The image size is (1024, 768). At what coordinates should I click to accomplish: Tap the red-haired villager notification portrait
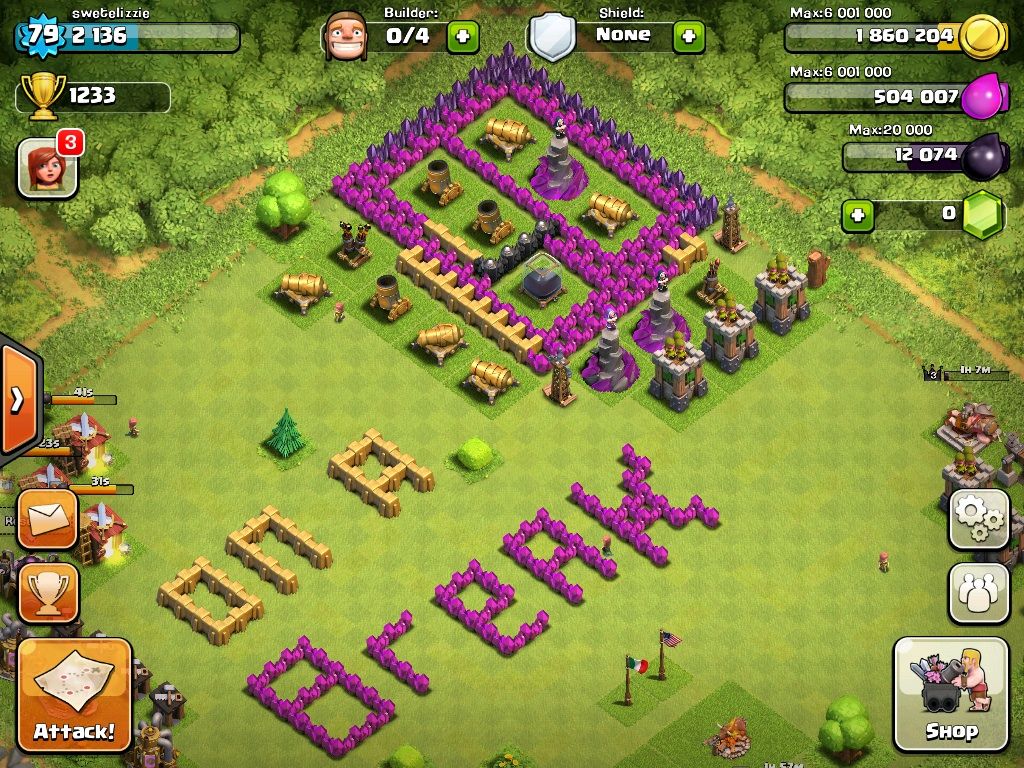tap(47, 167)
